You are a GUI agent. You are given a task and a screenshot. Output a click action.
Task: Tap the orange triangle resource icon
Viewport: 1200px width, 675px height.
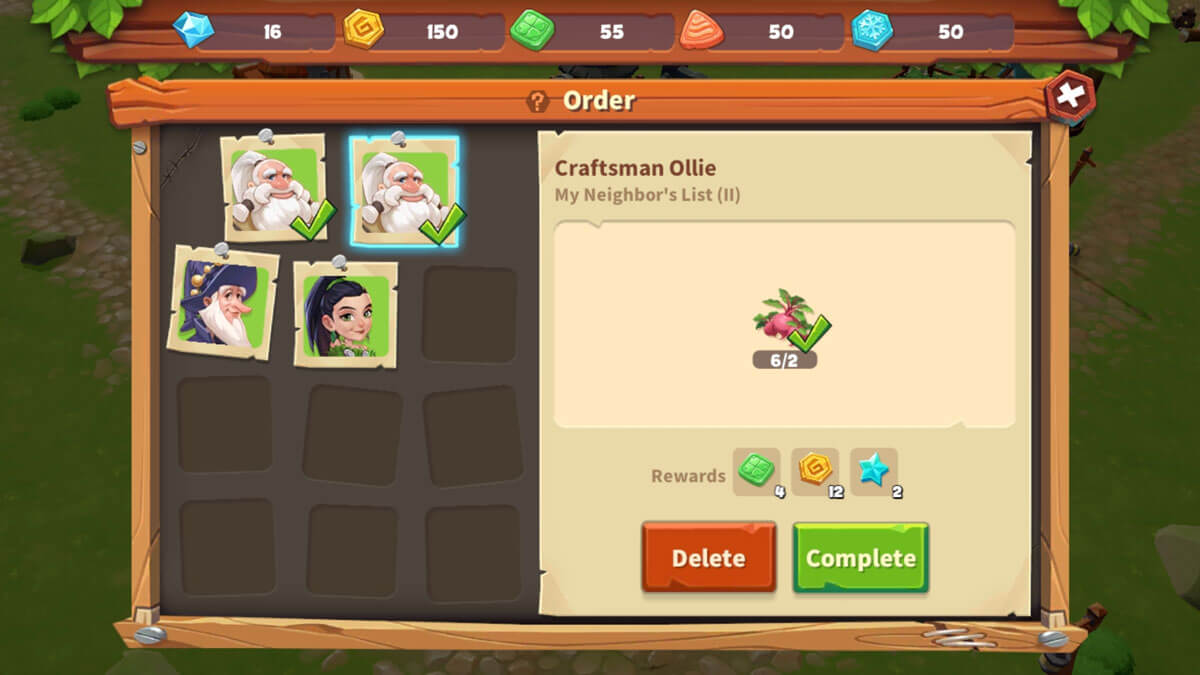(701, 30)
